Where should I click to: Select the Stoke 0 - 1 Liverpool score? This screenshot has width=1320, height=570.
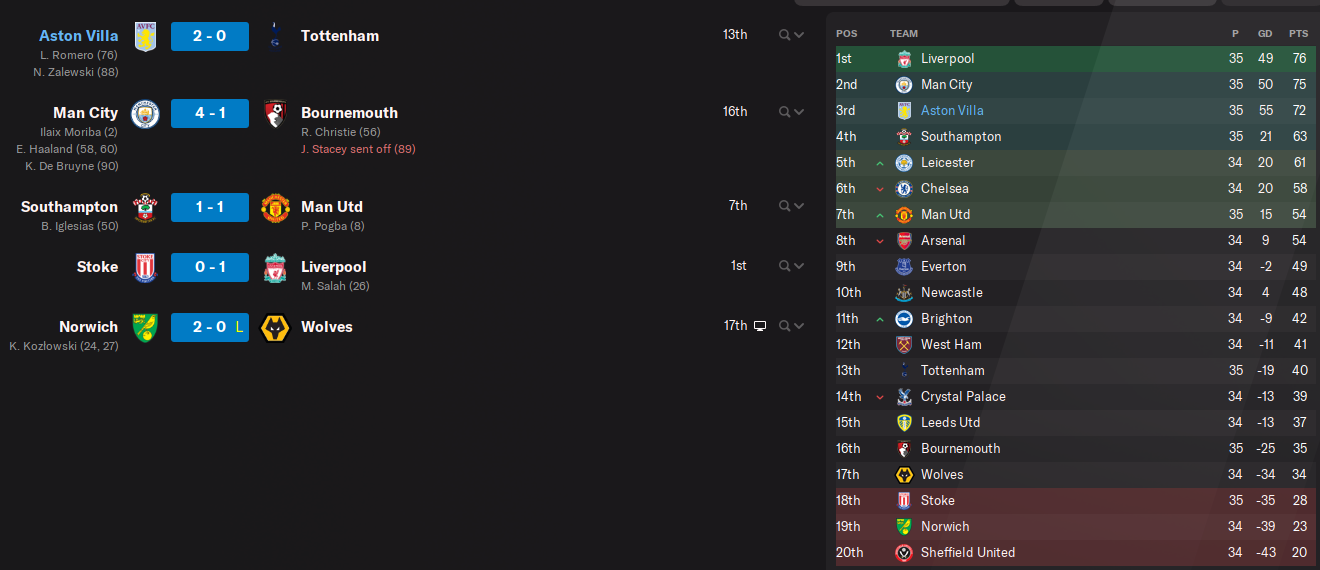(x=209, y=267)
